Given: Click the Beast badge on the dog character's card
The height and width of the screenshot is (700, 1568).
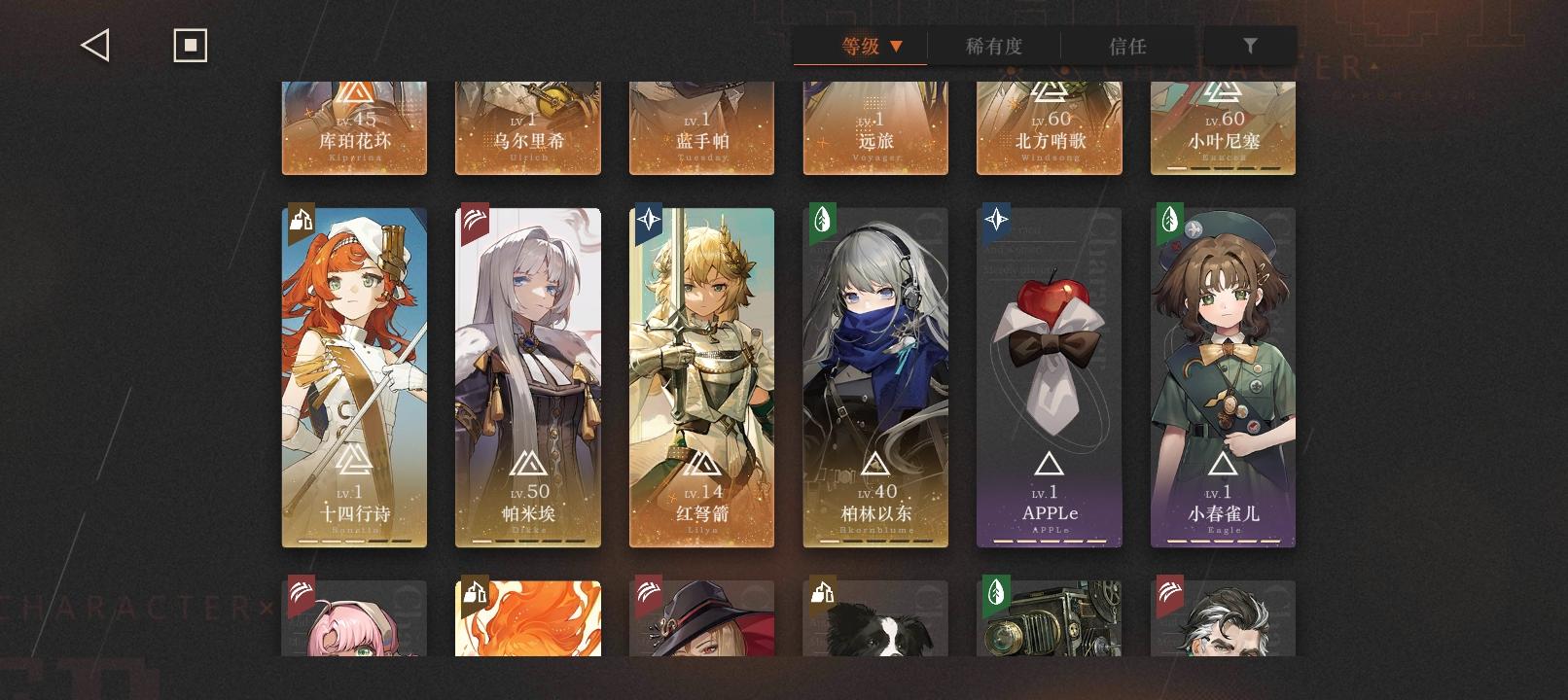Looking at the screenshot, I should click(821, 593).
